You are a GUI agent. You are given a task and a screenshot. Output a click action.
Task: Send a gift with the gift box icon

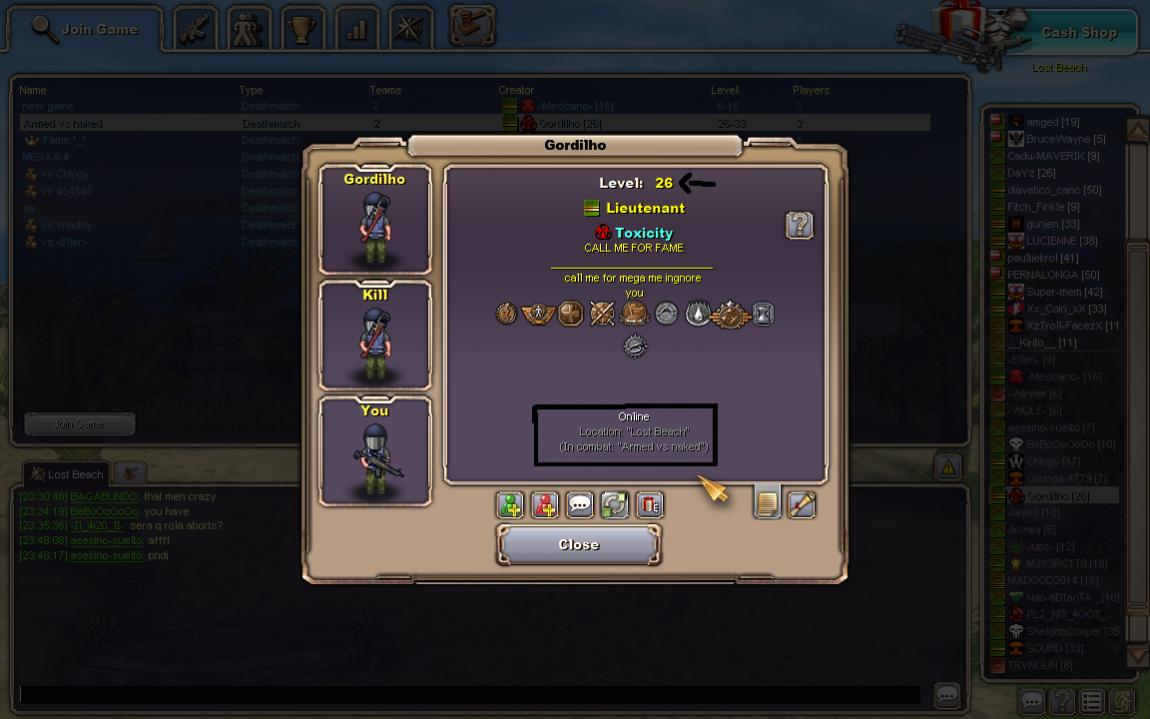click(x=649, y=505)
